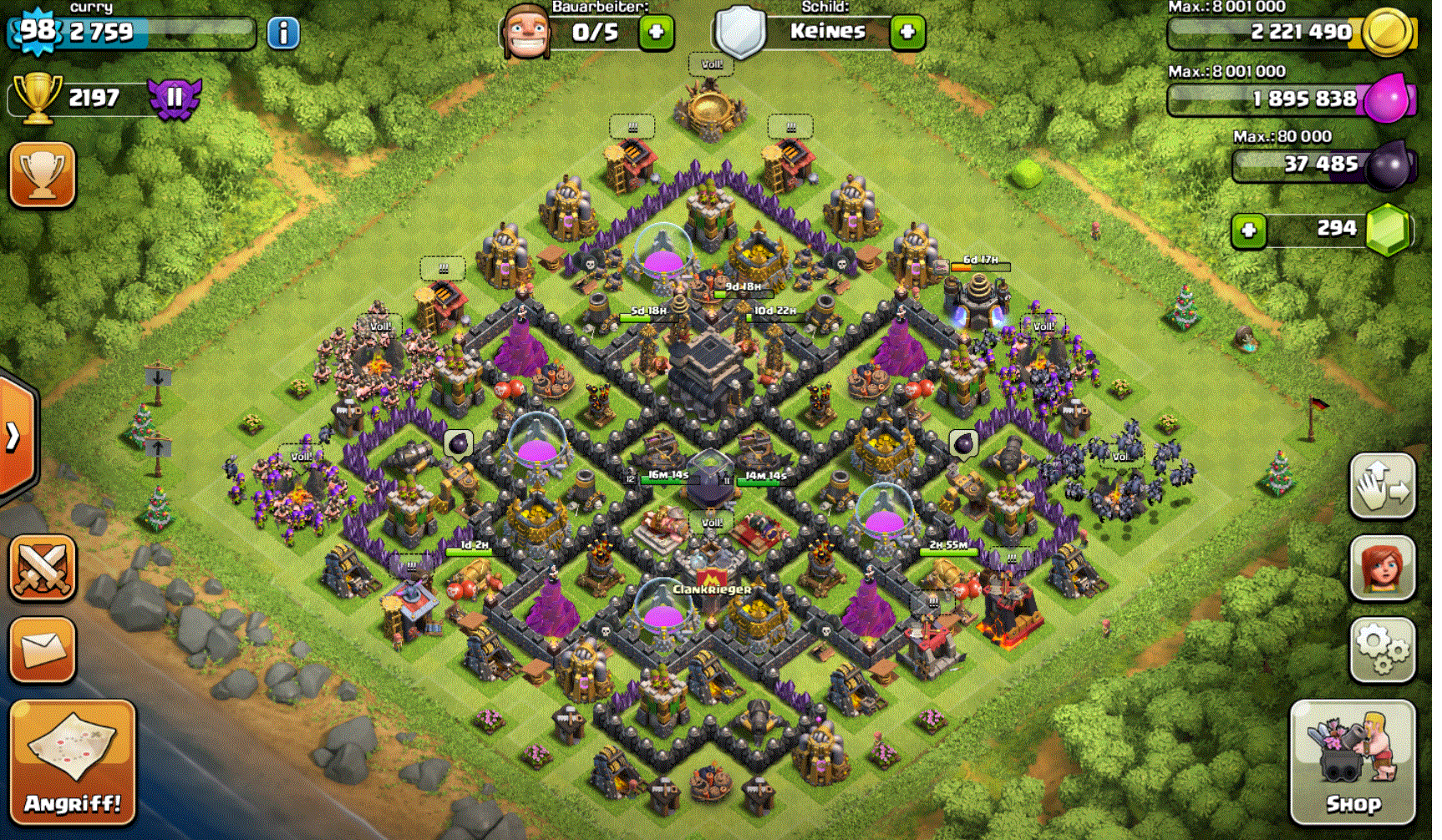Open the crossed swords battle log
The image size is (1442, 840).
(43, 568)
